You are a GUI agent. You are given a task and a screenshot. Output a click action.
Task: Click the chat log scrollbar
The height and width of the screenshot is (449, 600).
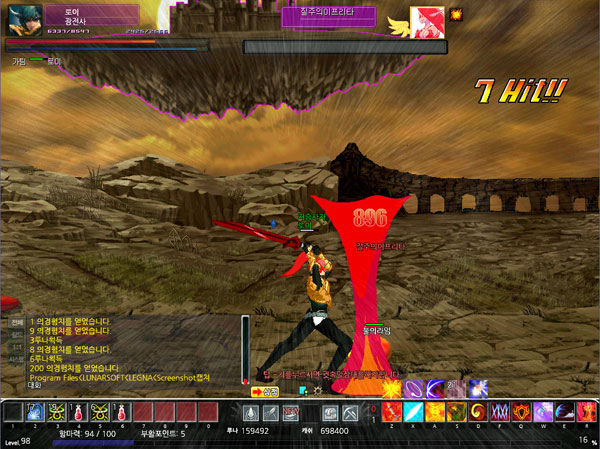coord(245,348)
